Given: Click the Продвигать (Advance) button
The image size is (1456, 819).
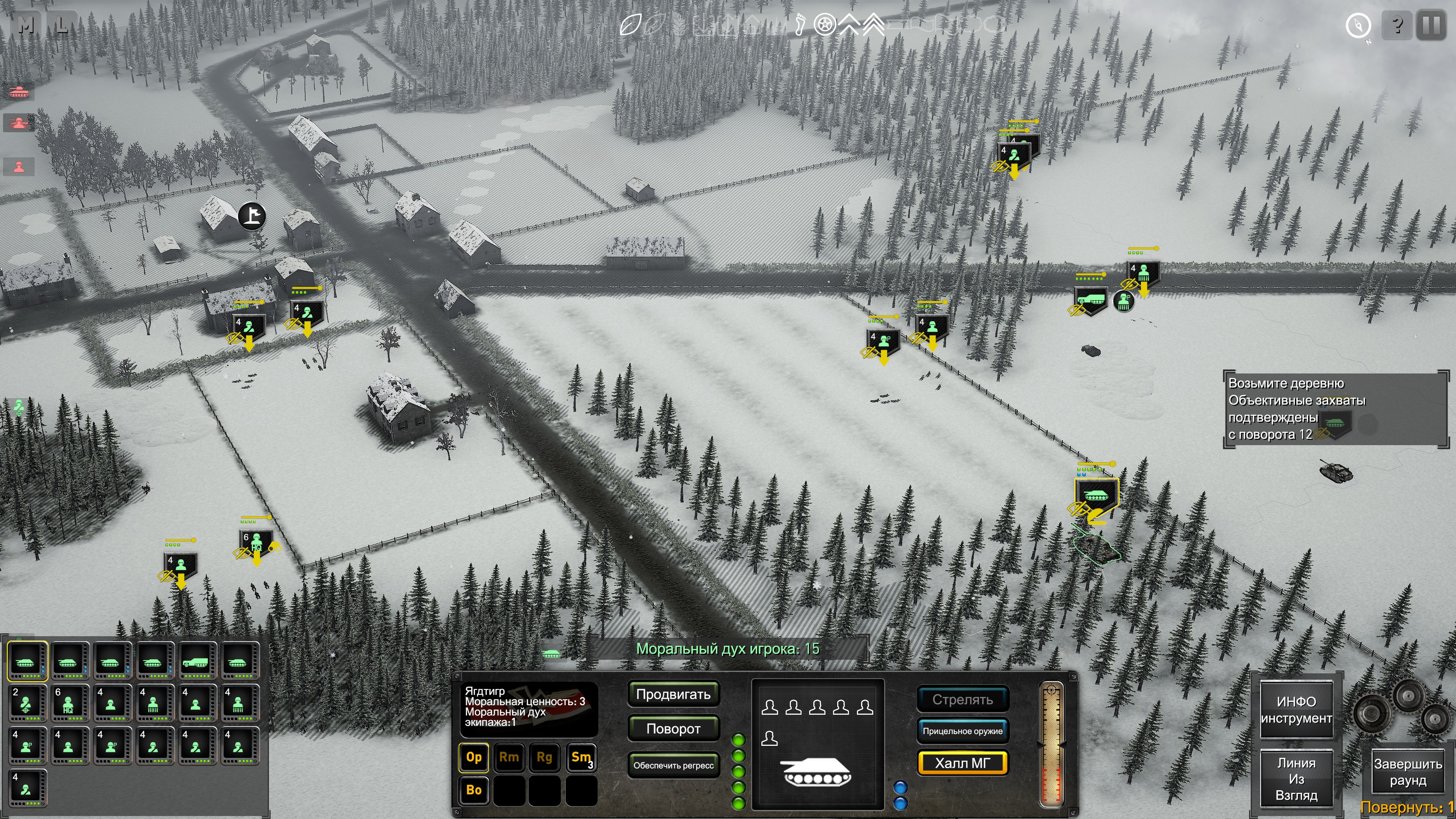Looking at the screenshot, I should pos(673,694).
